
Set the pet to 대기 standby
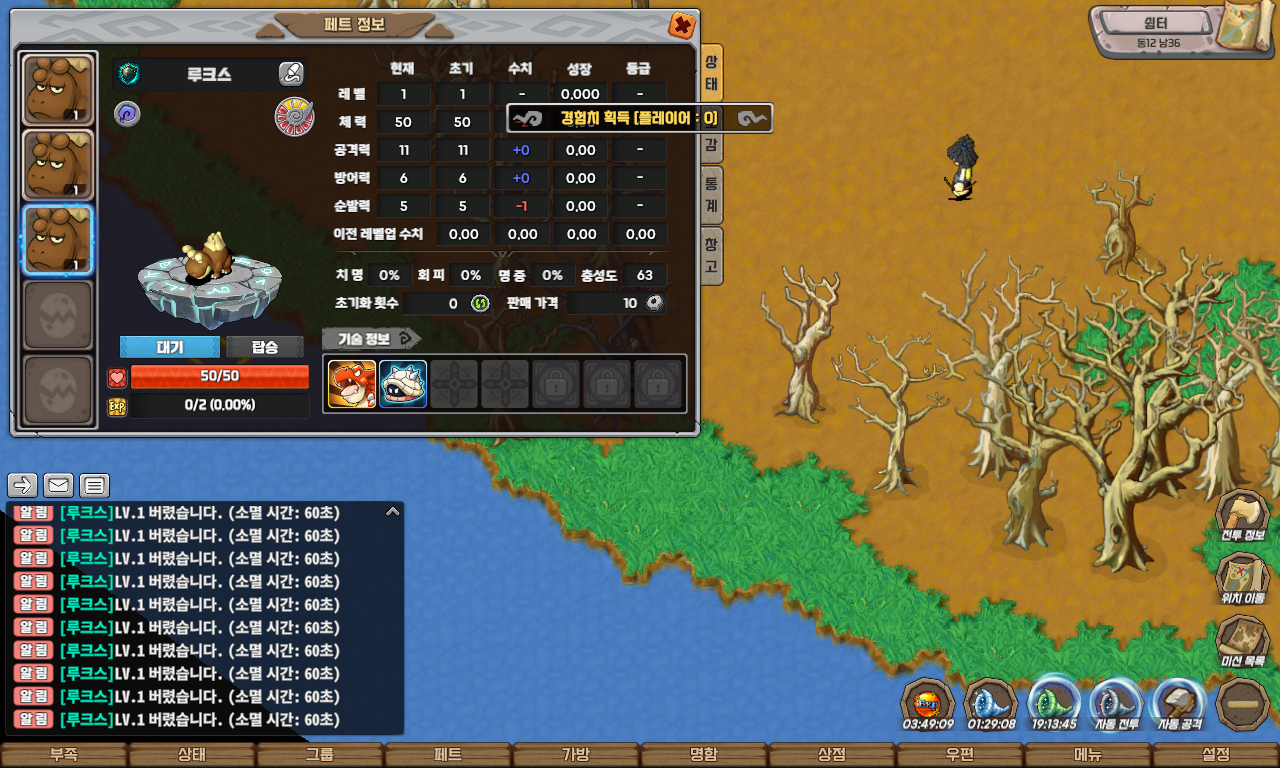point(170,347)
